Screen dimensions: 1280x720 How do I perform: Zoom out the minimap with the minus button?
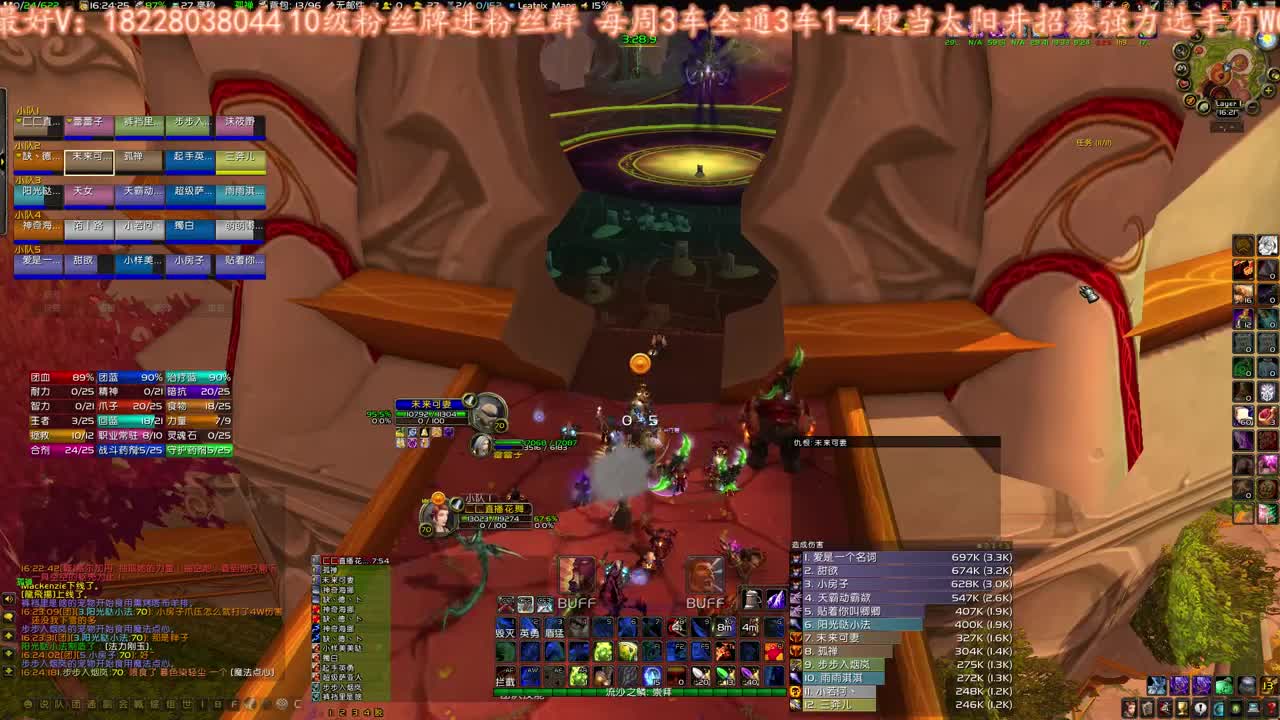point(1252,106)
